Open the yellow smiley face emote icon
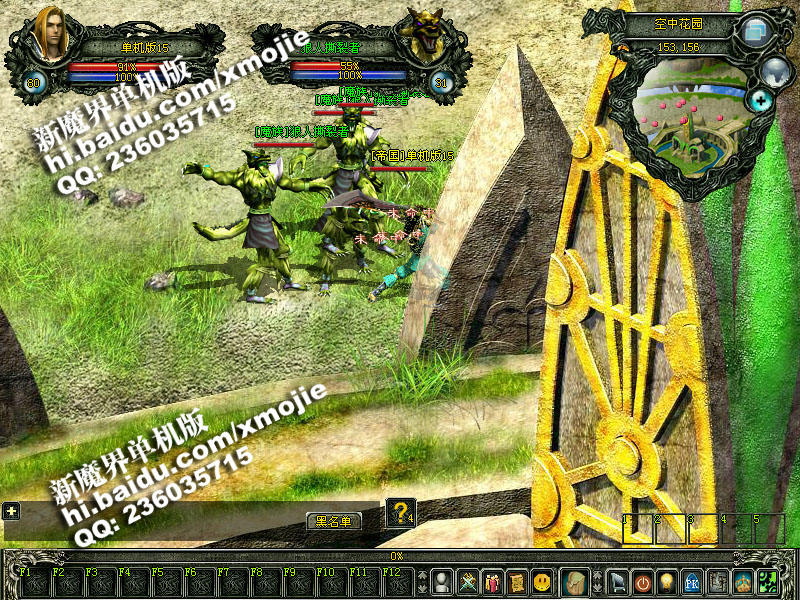This screenshot has width=800, height=600. click(x=542, y=581)
